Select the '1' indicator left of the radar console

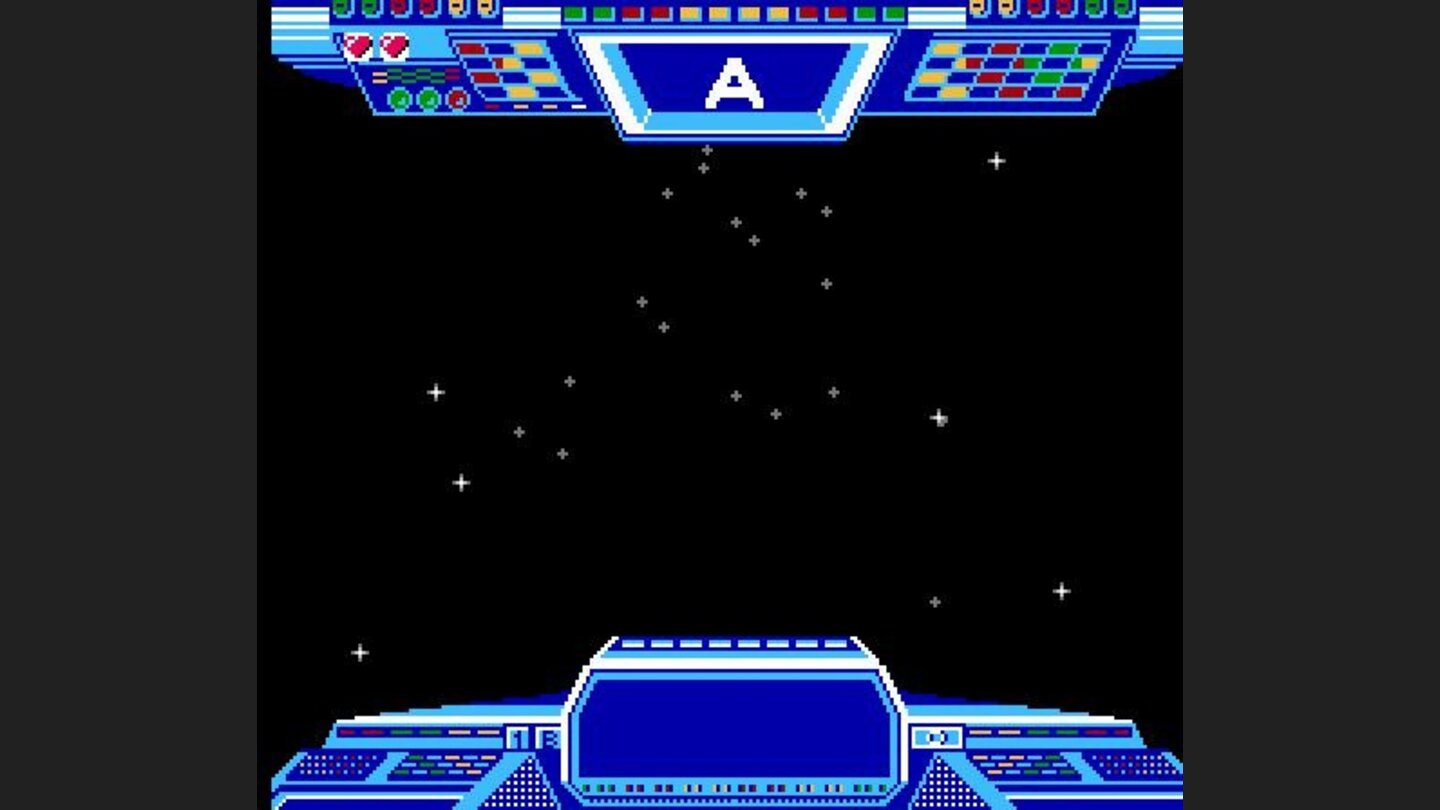click(515, 736)
